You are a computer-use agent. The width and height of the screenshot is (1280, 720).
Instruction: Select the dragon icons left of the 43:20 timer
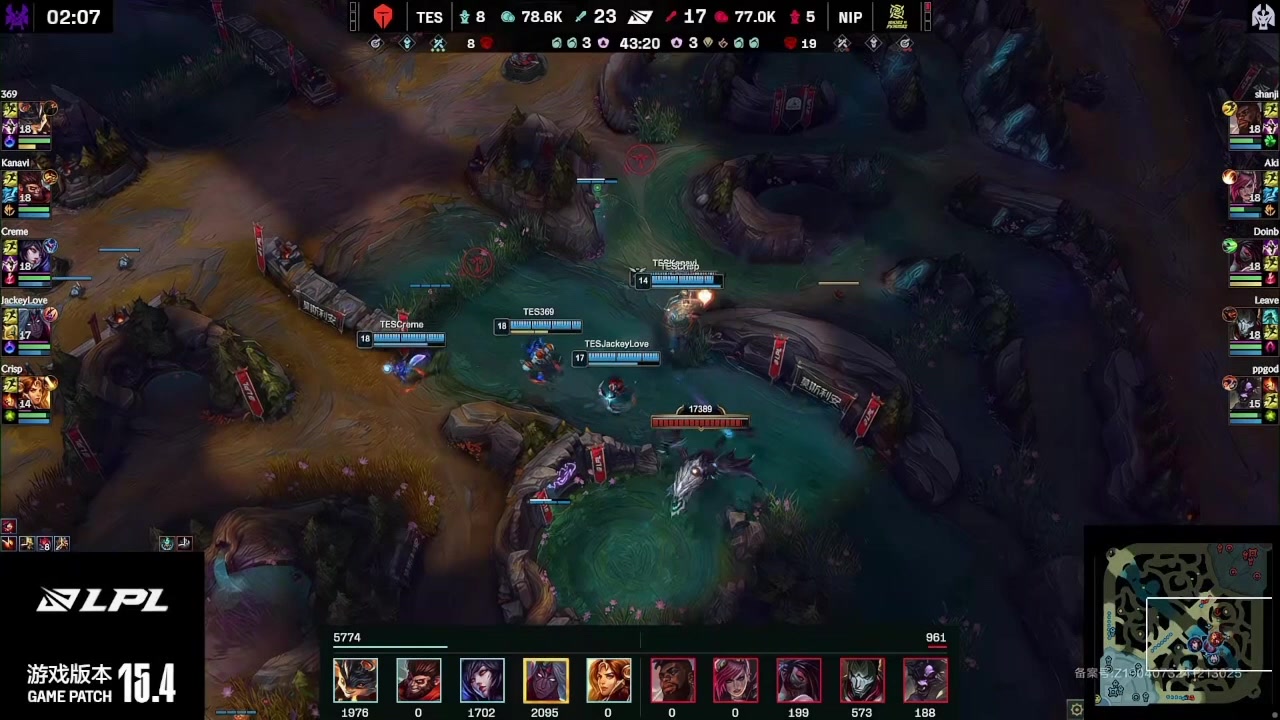565,43
